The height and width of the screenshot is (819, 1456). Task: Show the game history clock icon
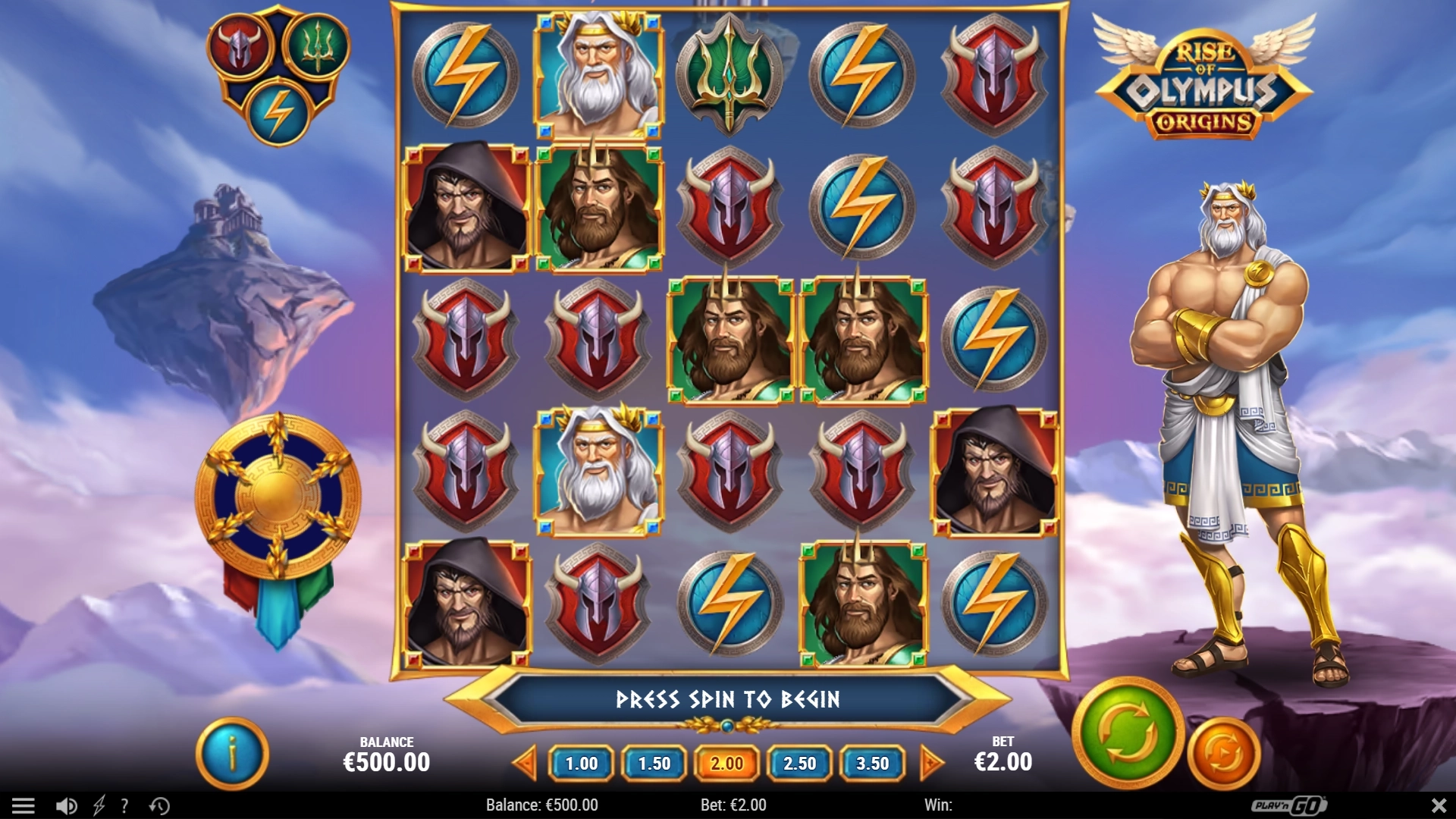point(159,805)
